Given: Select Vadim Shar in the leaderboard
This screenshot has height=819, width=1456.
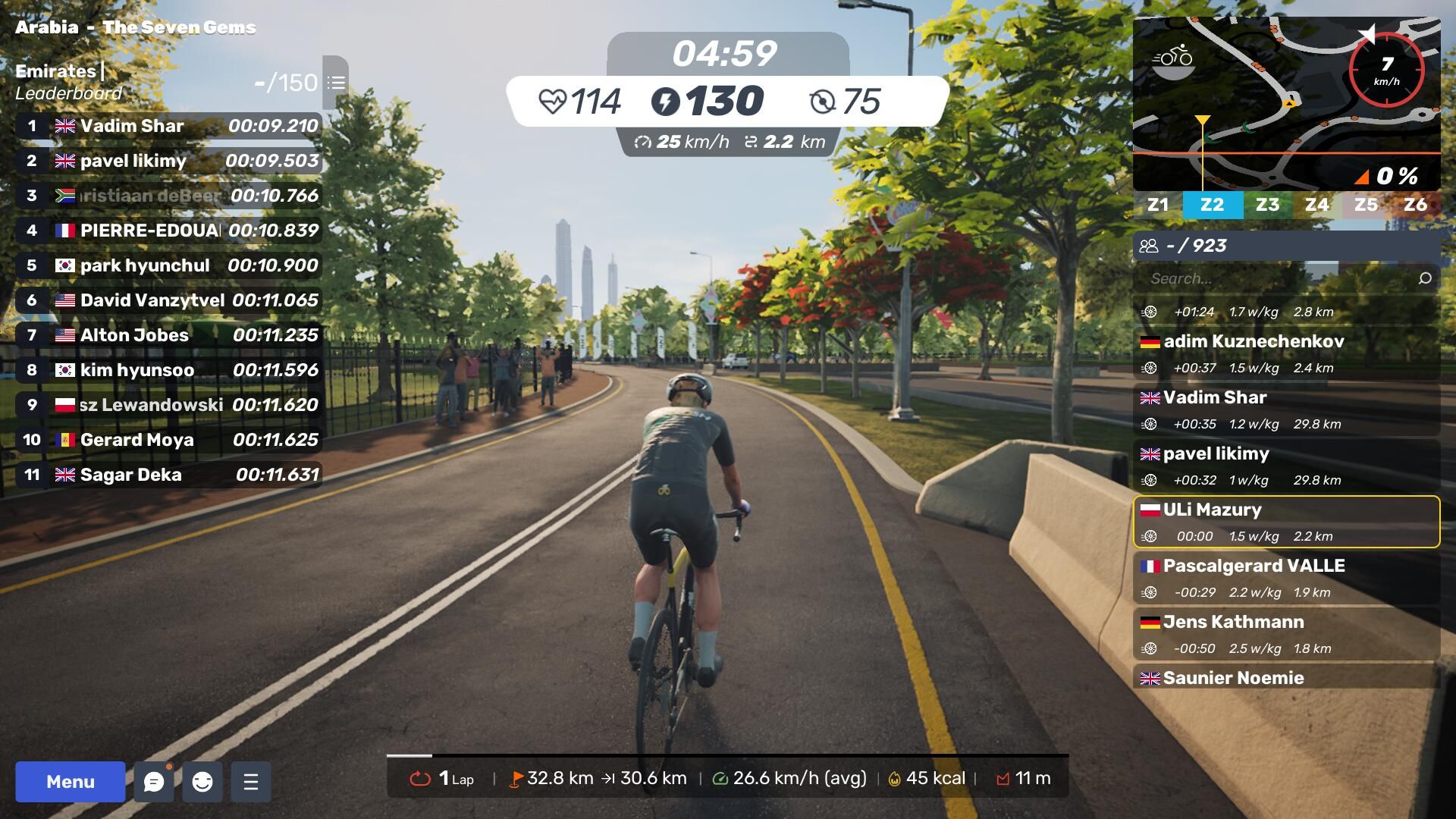Looking at the screenshot, I should click(168, 126).
